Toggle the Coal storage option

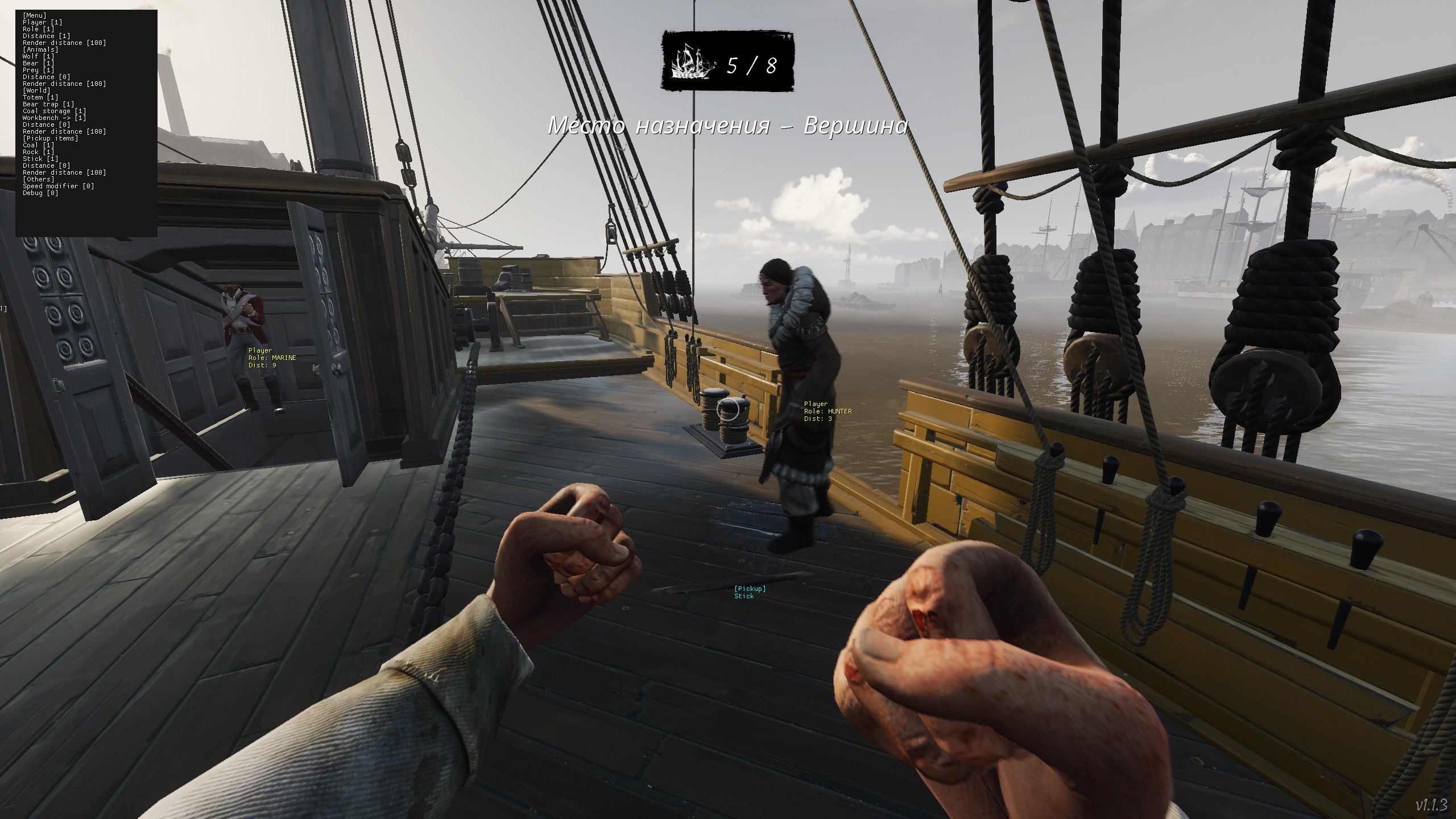[54, 111]
